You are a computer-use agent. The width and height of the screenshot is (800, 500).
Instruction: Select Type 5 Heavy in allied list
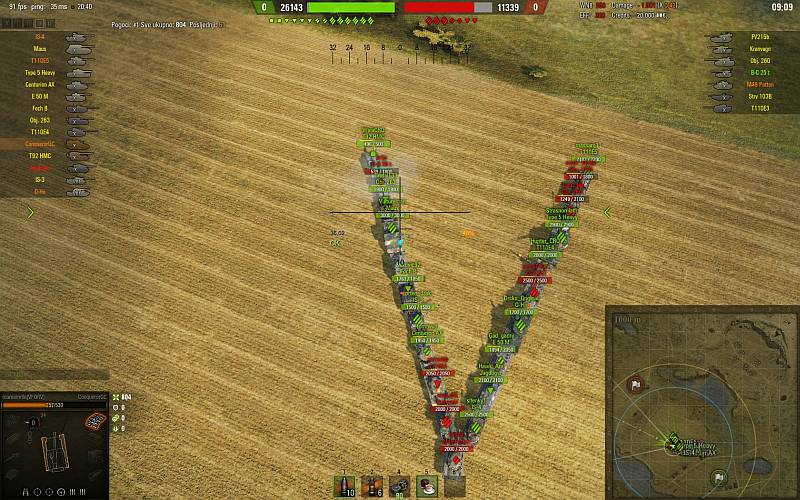[x=42, y=72]
